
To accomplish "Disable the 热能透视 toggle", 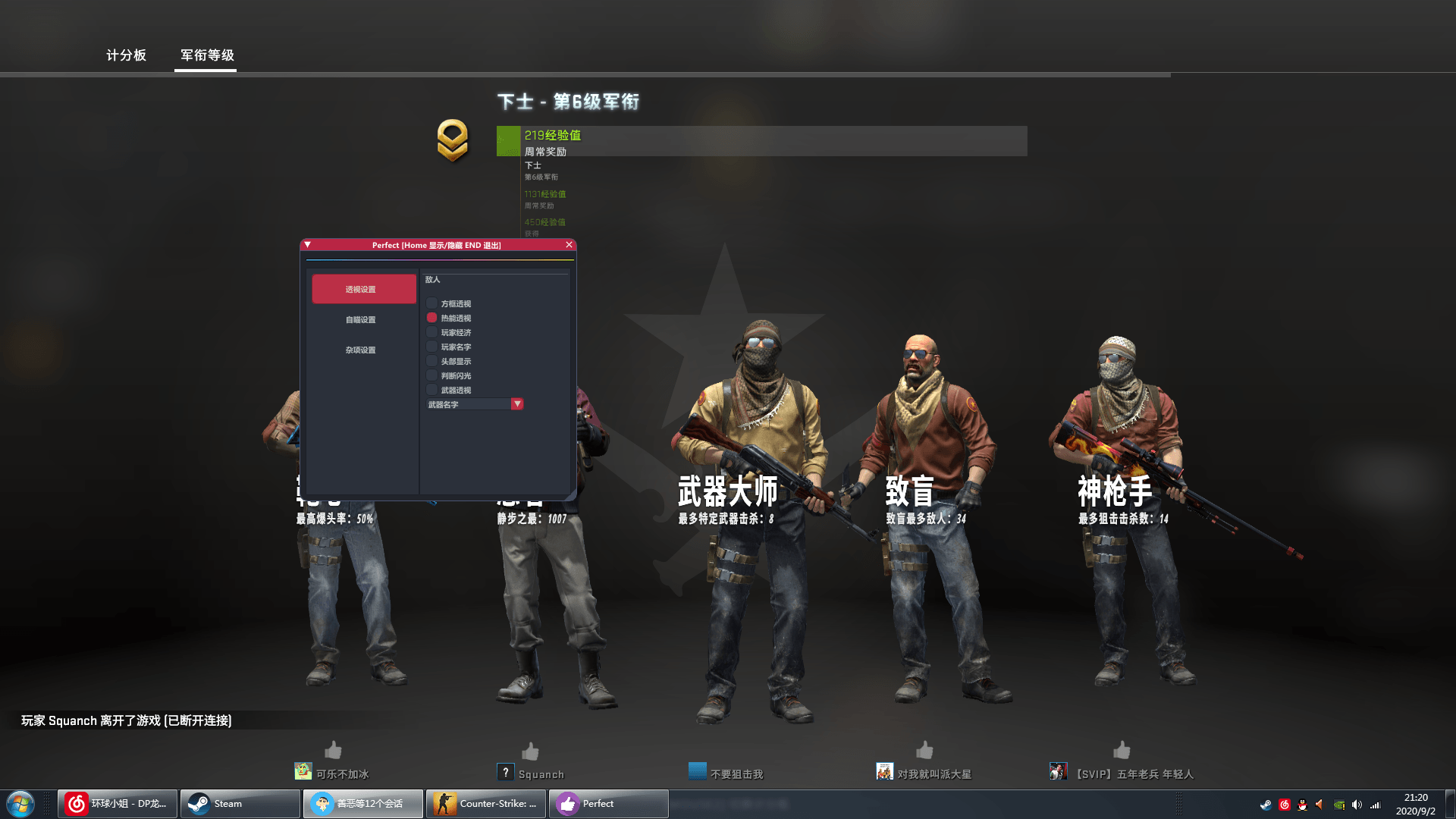I will [431, 318].
